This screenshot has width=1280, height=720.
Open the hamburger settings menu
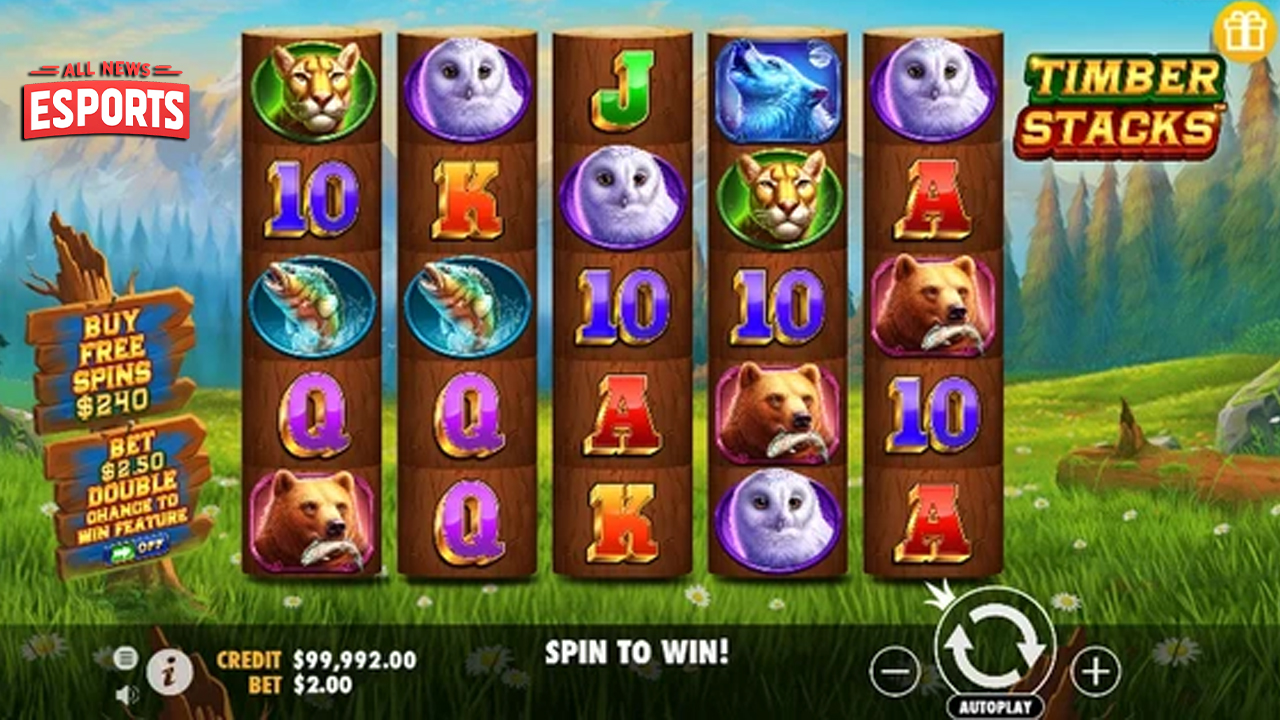[x=125, y=657]
